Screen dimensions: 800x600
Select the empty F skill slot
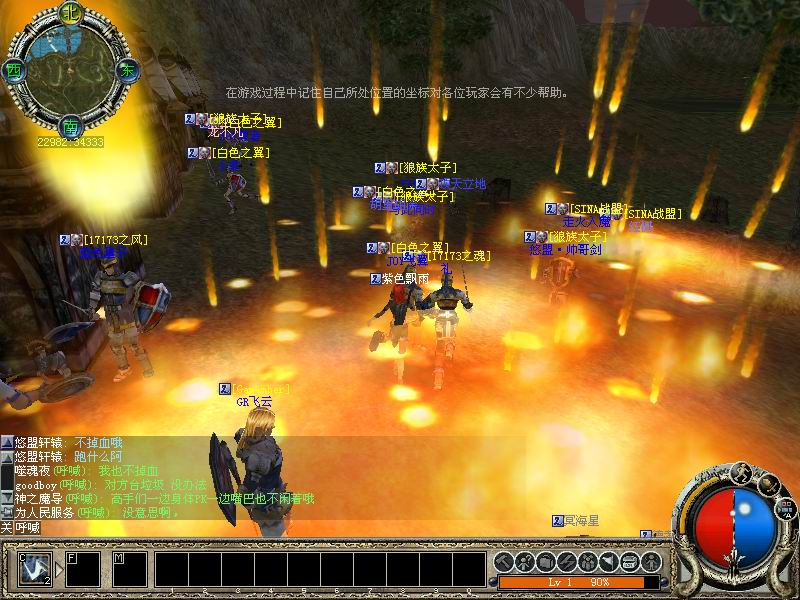pyautogui.click(x=82, y=568)
